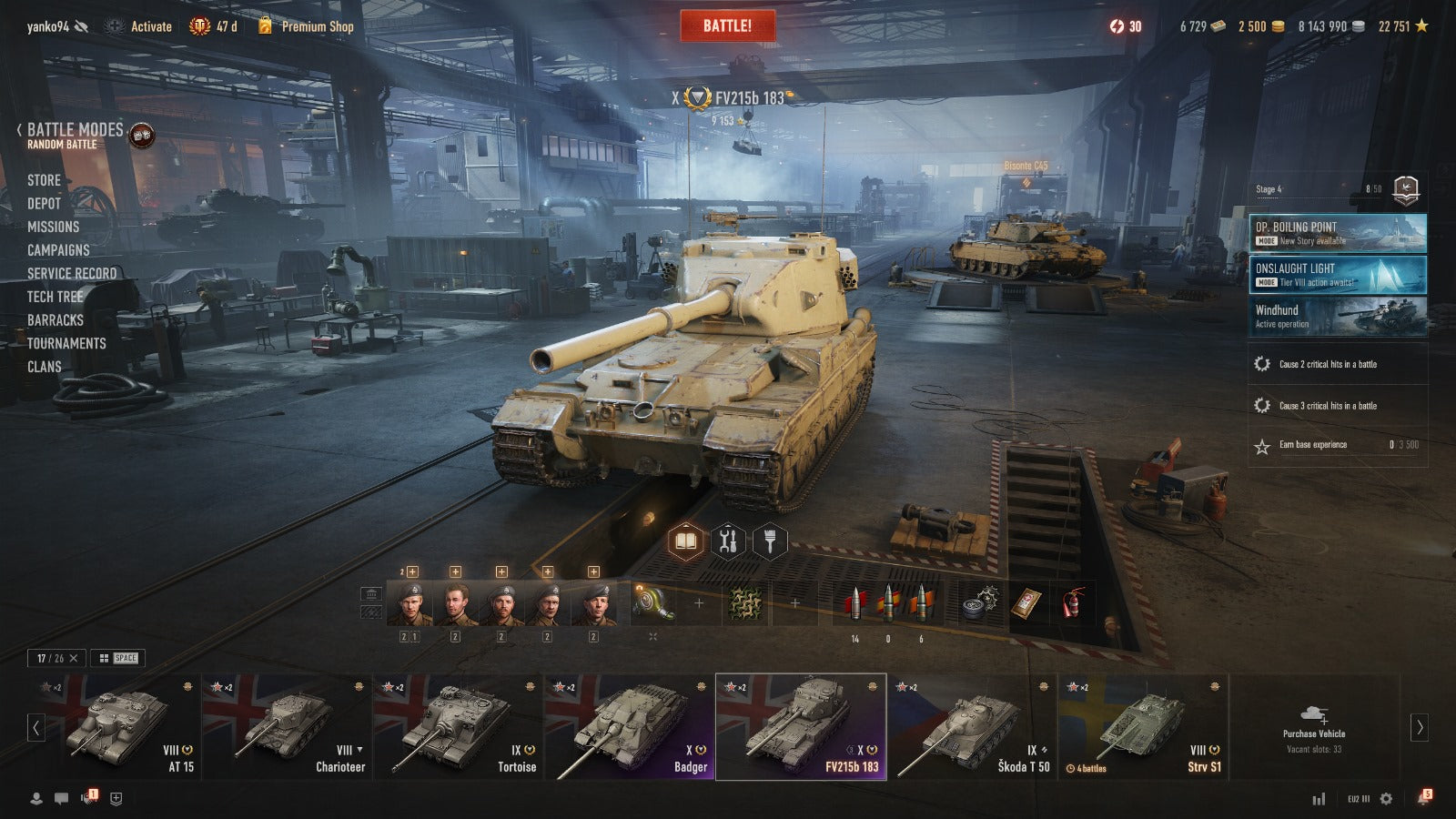The image size is (1456, 819).
Task: Open the paintbrush exterior customization icon
Action: click(x=770, y=542)
